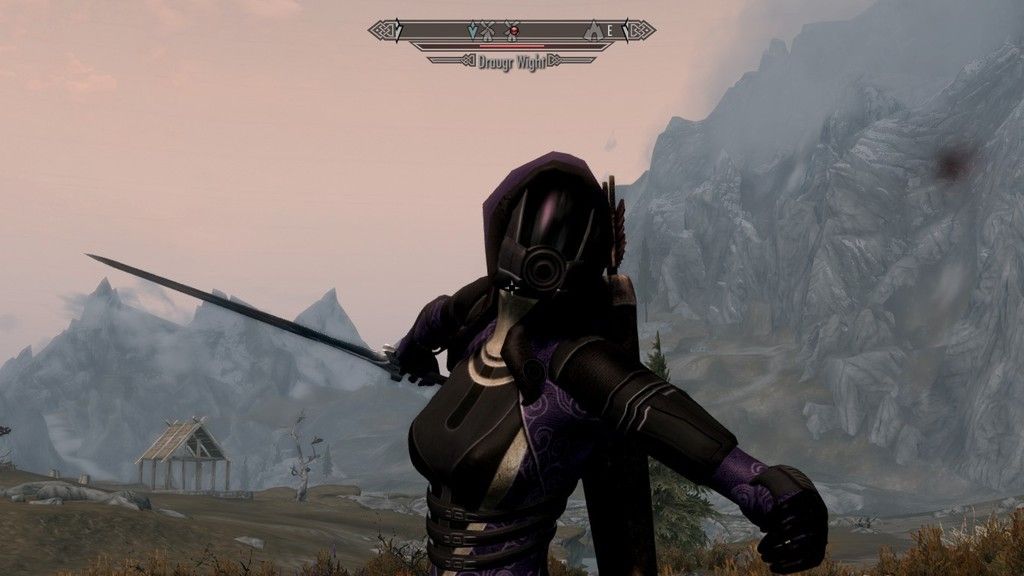Select the windmill marker beside the quest arrow

pos(488,31)
